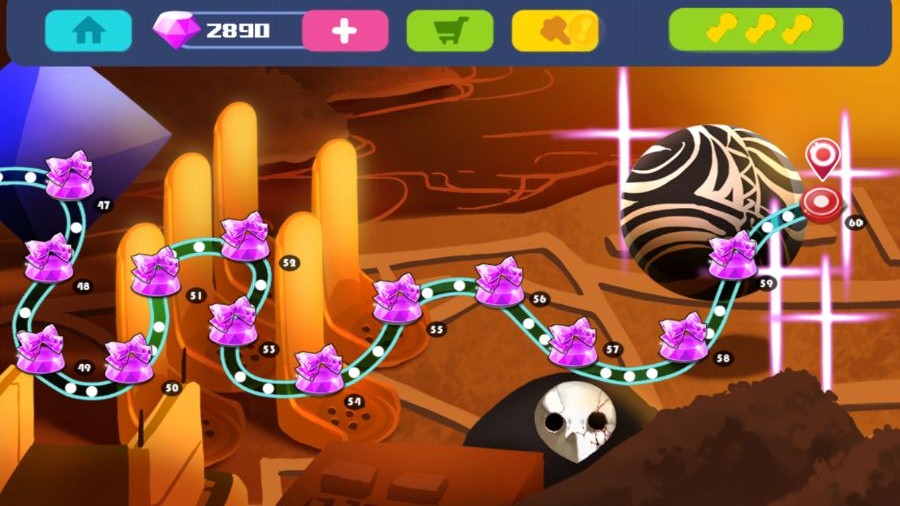Open level 53
This screenshot has width=900, height=506.
233,321
